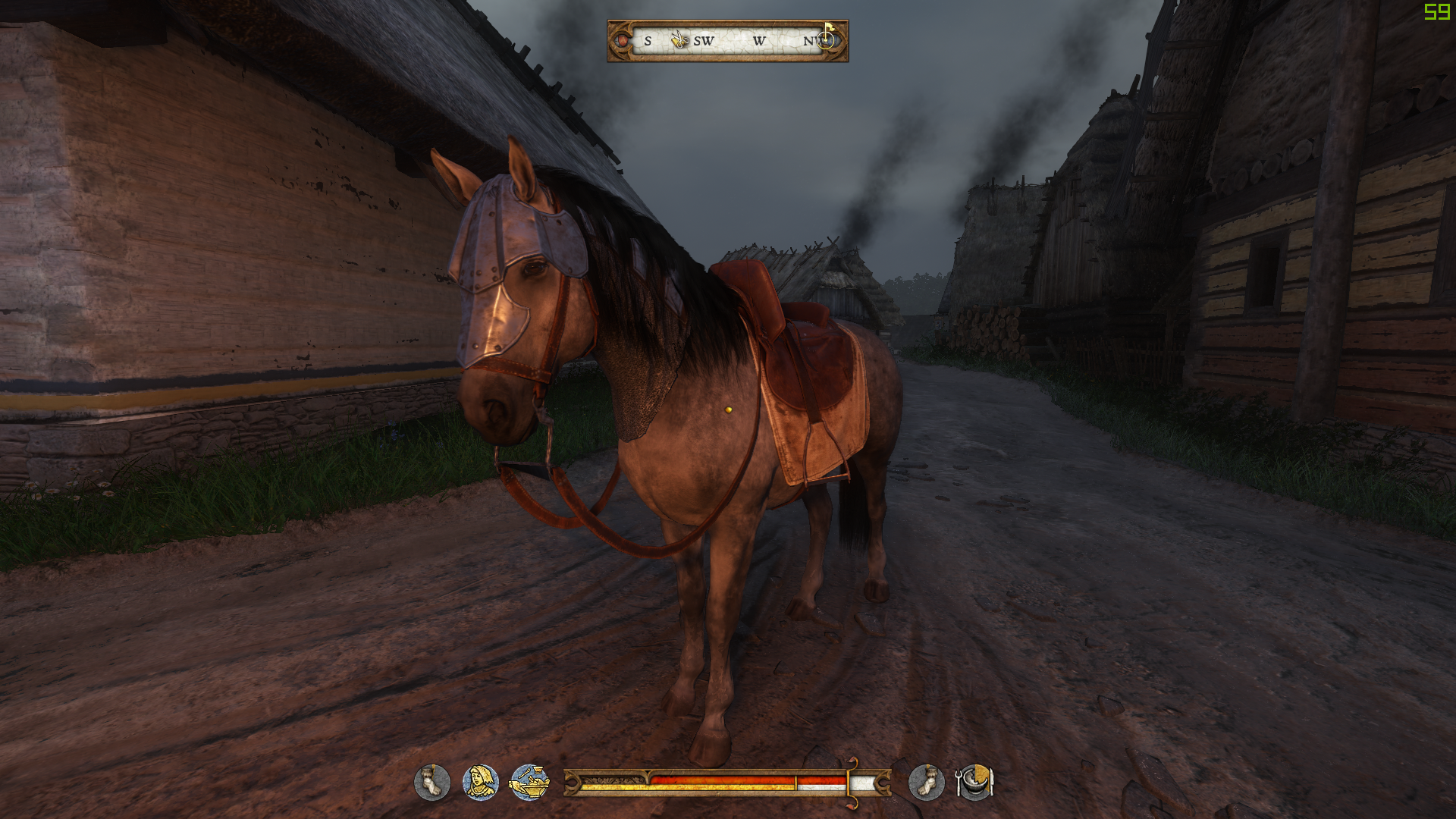
Task: Select the charisma portrait status icon
Action: point(480,782)
